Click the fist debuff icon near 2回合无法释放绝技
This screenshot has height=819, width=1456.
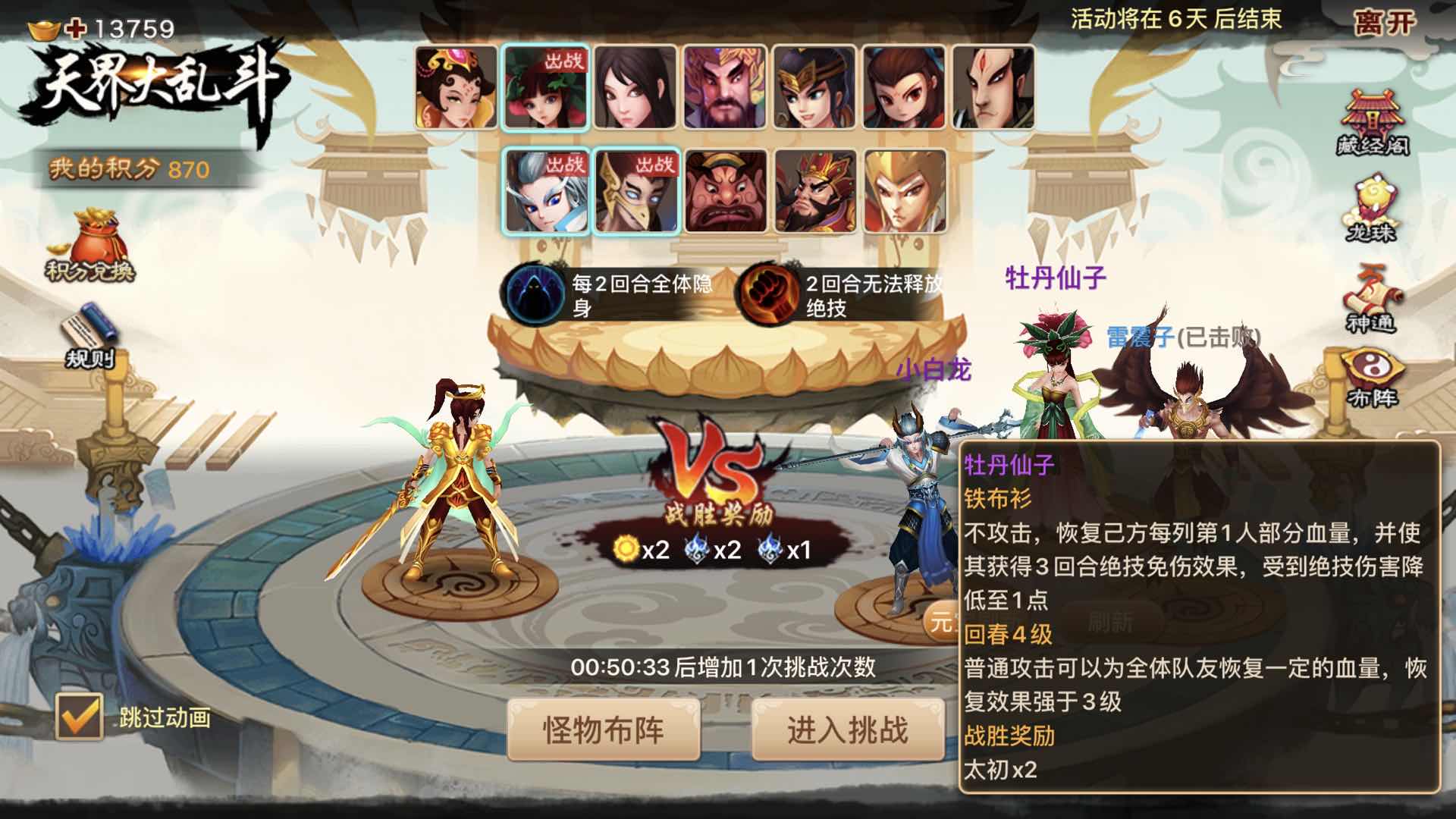pyautogui.click(x=766, y=292)
